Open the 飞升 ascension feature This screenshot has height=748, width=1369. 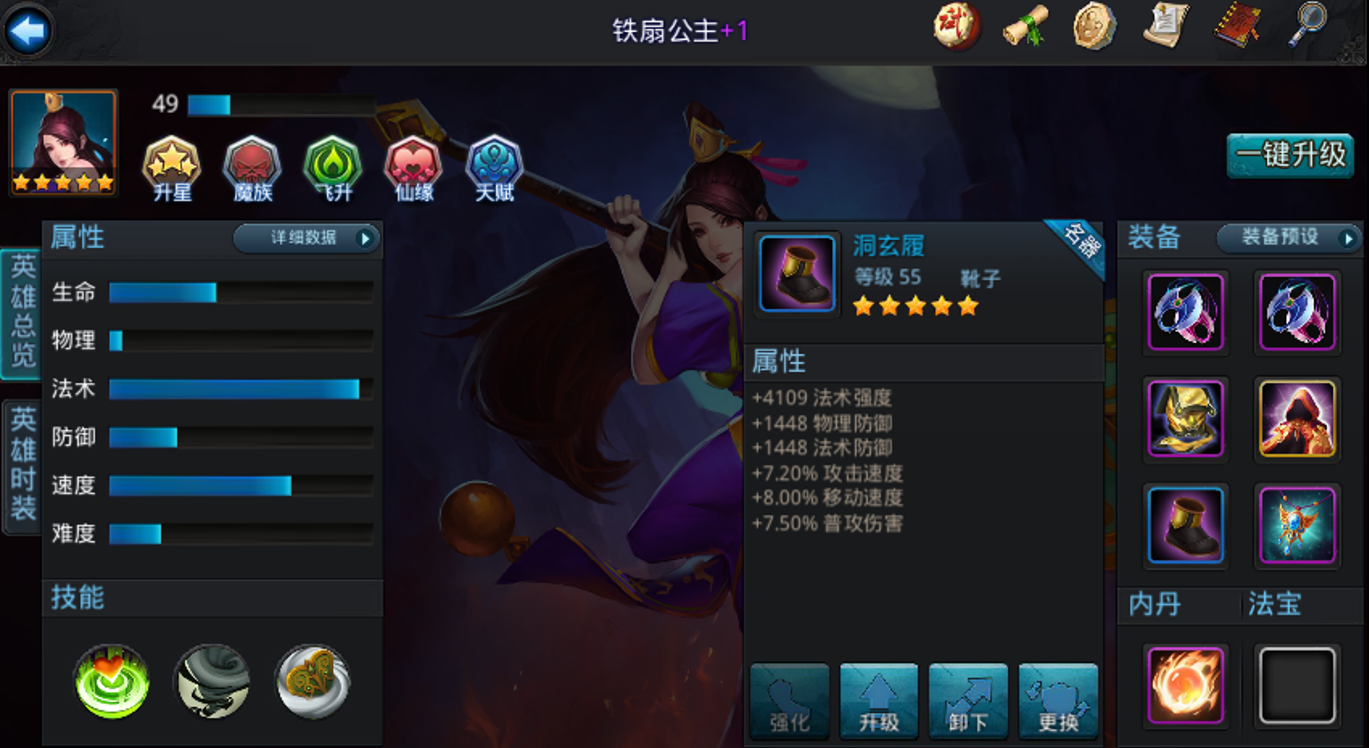pos(331,170)
